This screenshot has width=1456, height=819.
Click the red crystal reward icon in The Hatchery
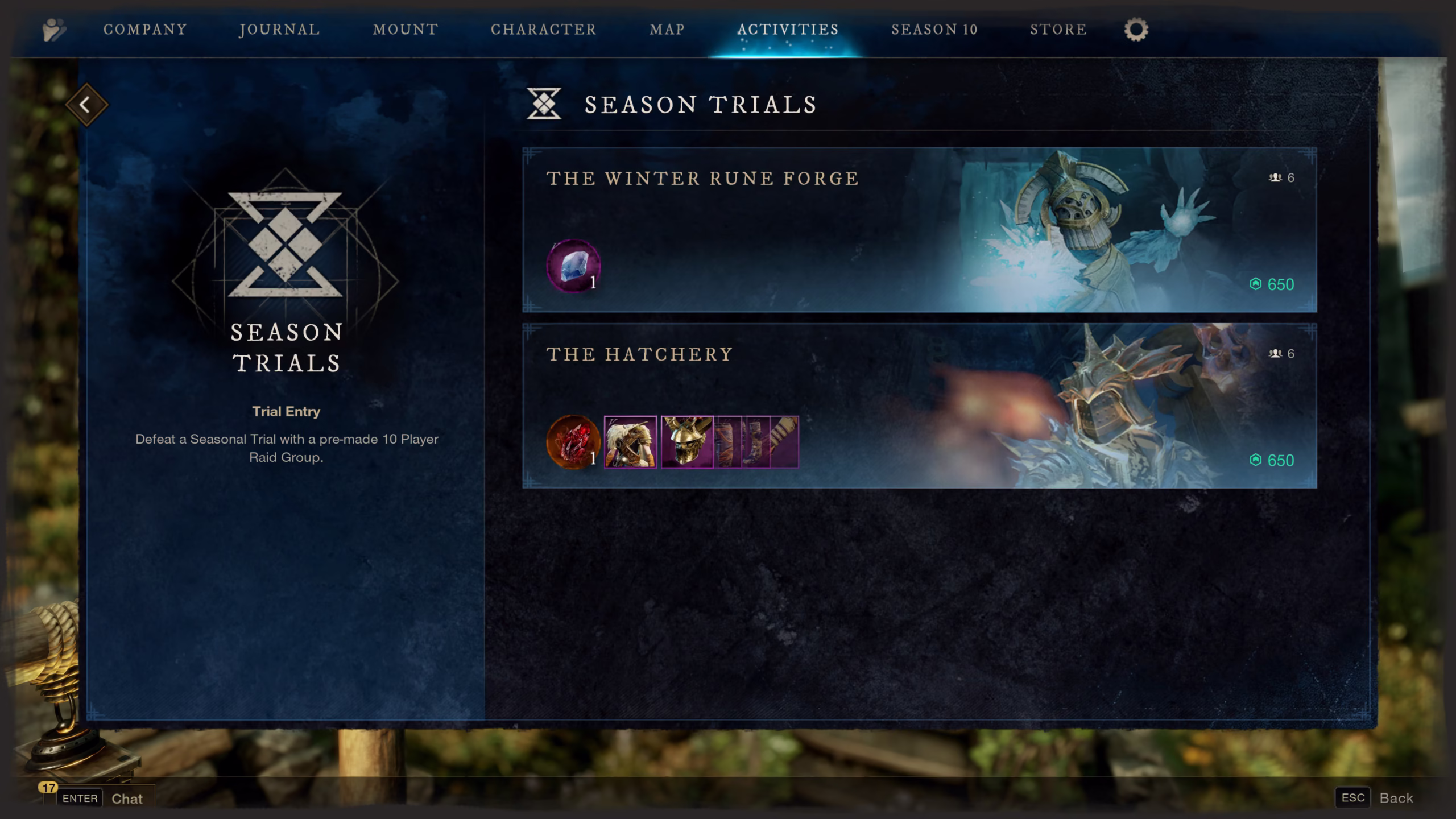pos(572,442)
